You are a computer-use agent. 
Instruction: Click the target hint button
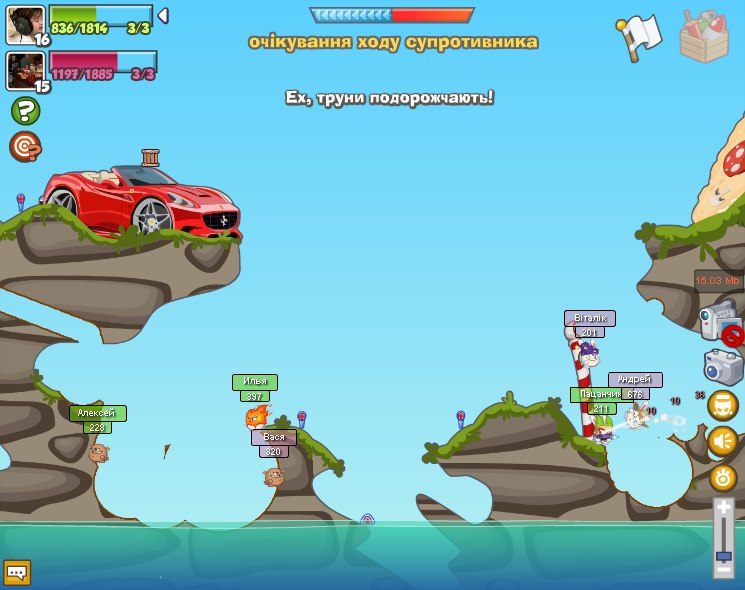click(25, 146)
